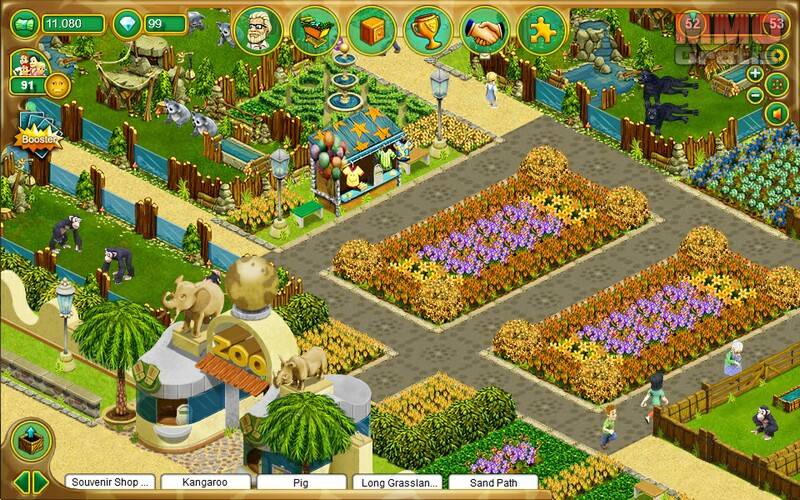Open the yellow puzzle piece menu
This screenshot has height=500, width=800.
pyautogui.click(x=543, y=31)
